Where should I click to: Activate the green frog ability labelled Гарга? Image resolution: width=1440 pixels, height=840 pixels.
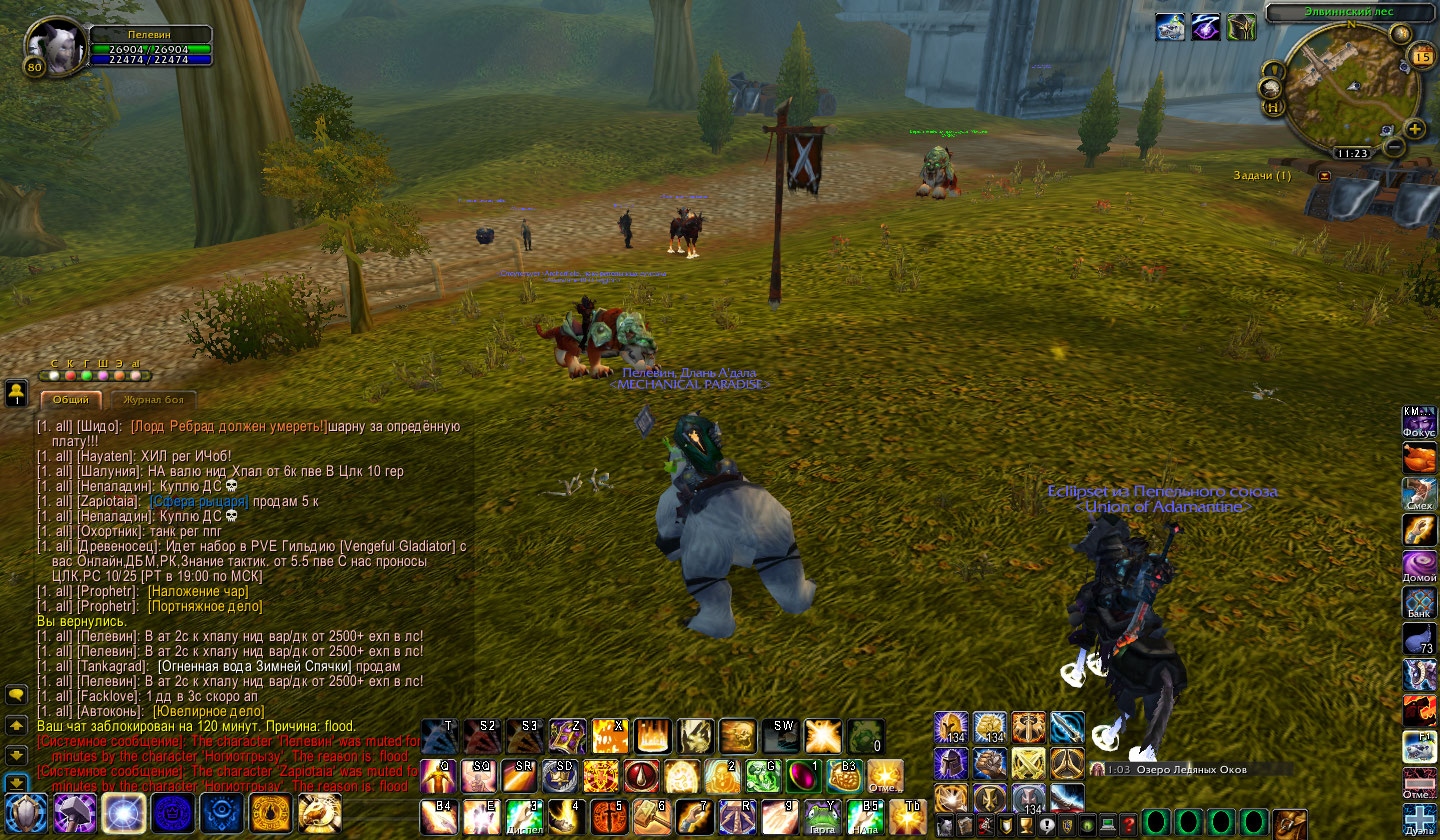click(820, 816)
